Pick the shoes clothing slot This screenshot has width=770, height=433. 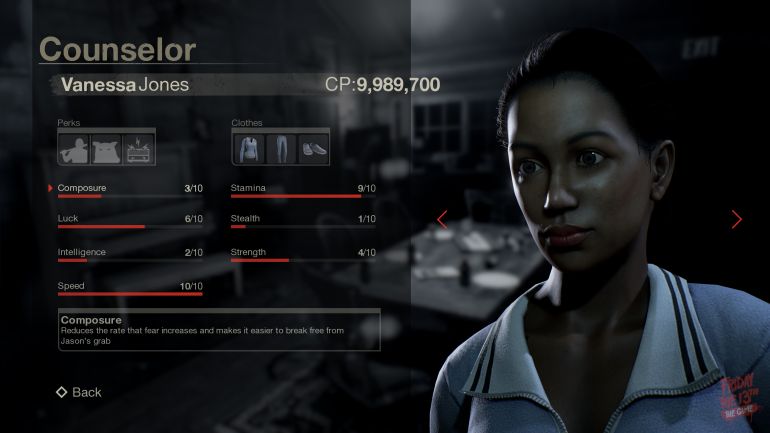click(x=312, y=148)
